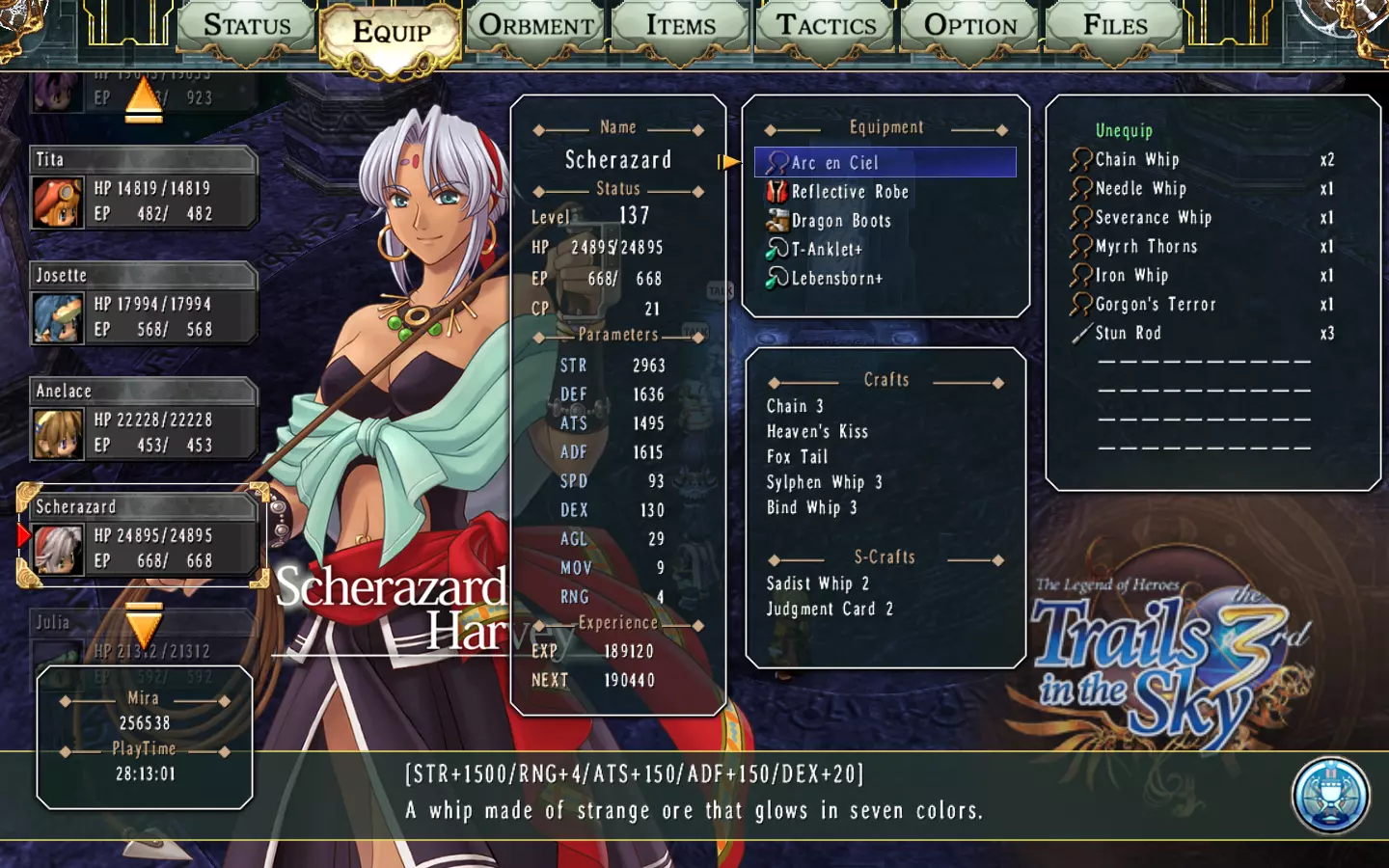Select Gorgon's Terror whip
The height and width of the screenshot is (868, 1389).
pyautogui.click(x=1155, y=305)
